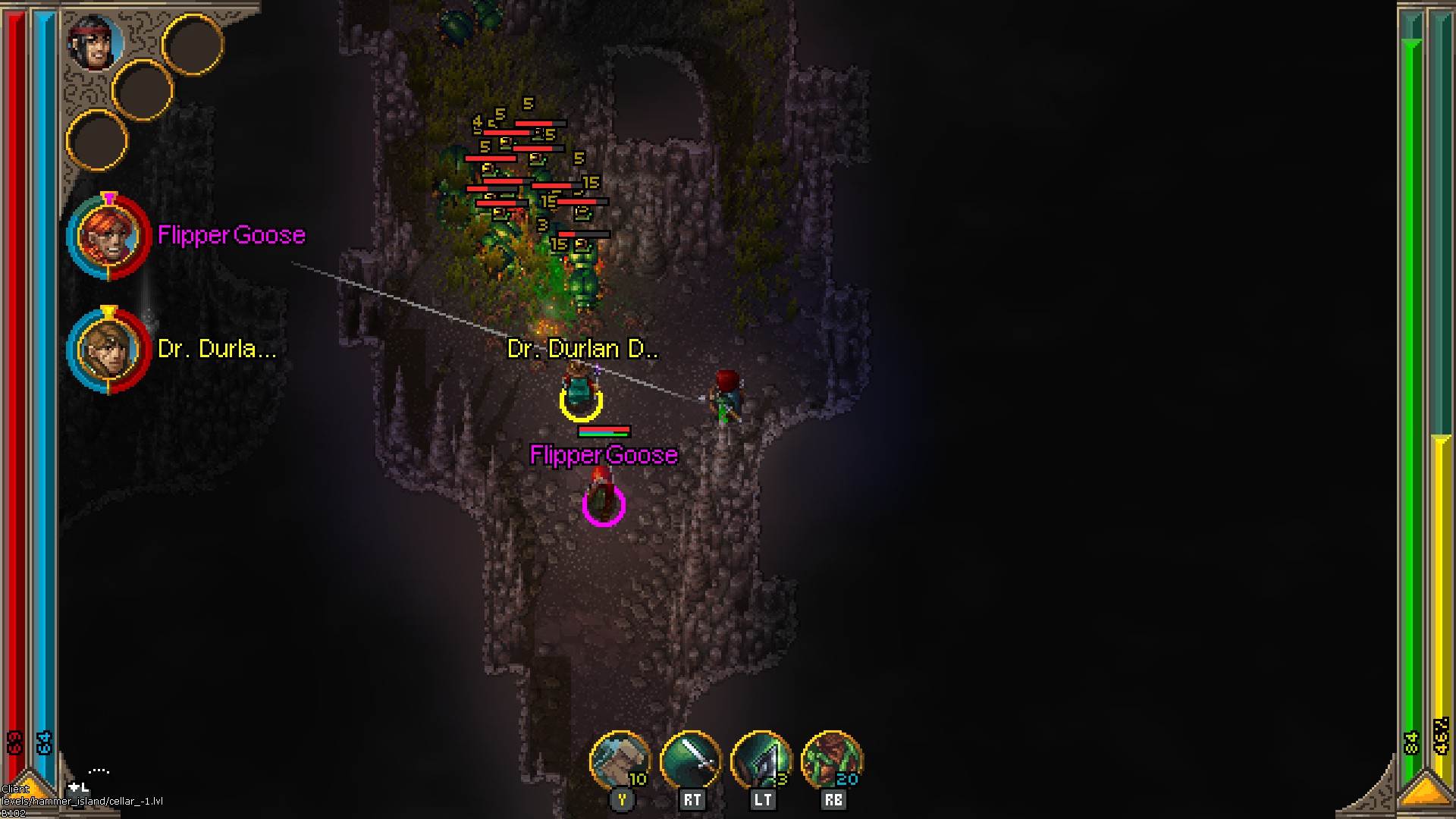Viewport: 1456px width, 819px height.
Task: Activate the hammer ability icon
Action: (620, 761)
